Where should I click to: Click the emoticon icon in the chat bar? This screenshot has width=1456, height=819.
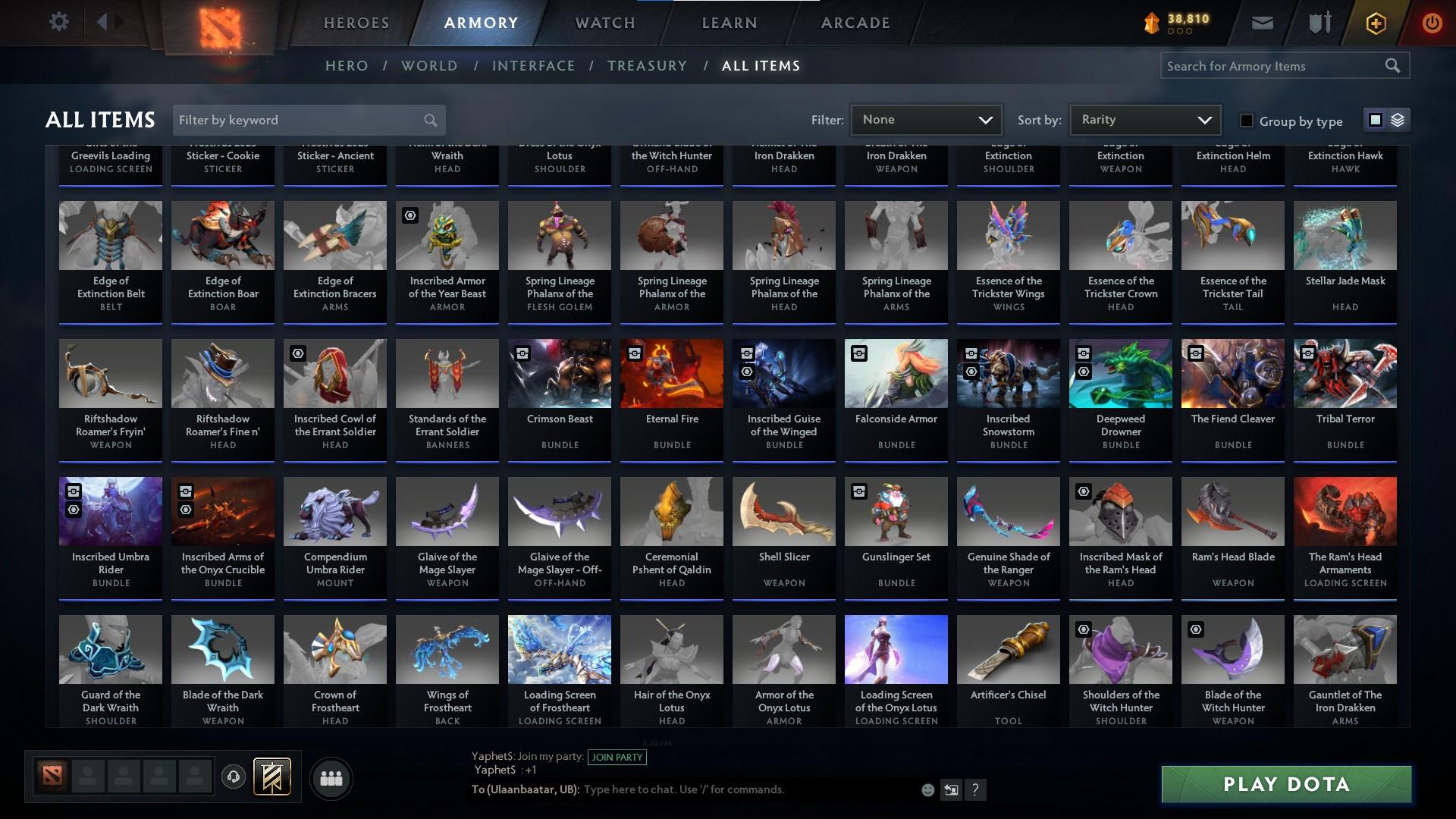(927, 789)
